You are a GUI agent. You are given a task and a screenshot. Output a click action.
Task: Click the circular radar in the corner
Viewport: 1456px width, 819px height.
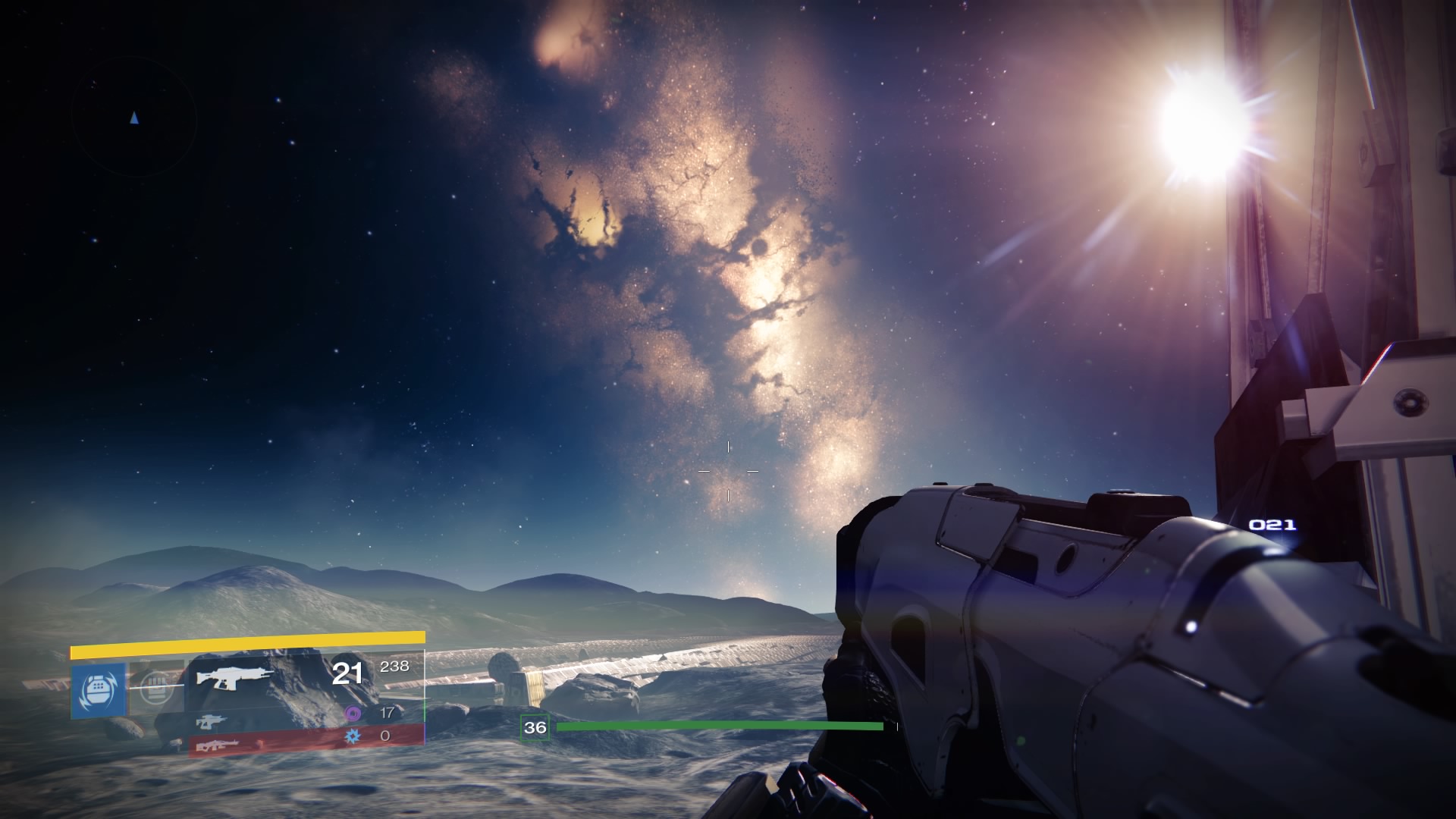134,118
